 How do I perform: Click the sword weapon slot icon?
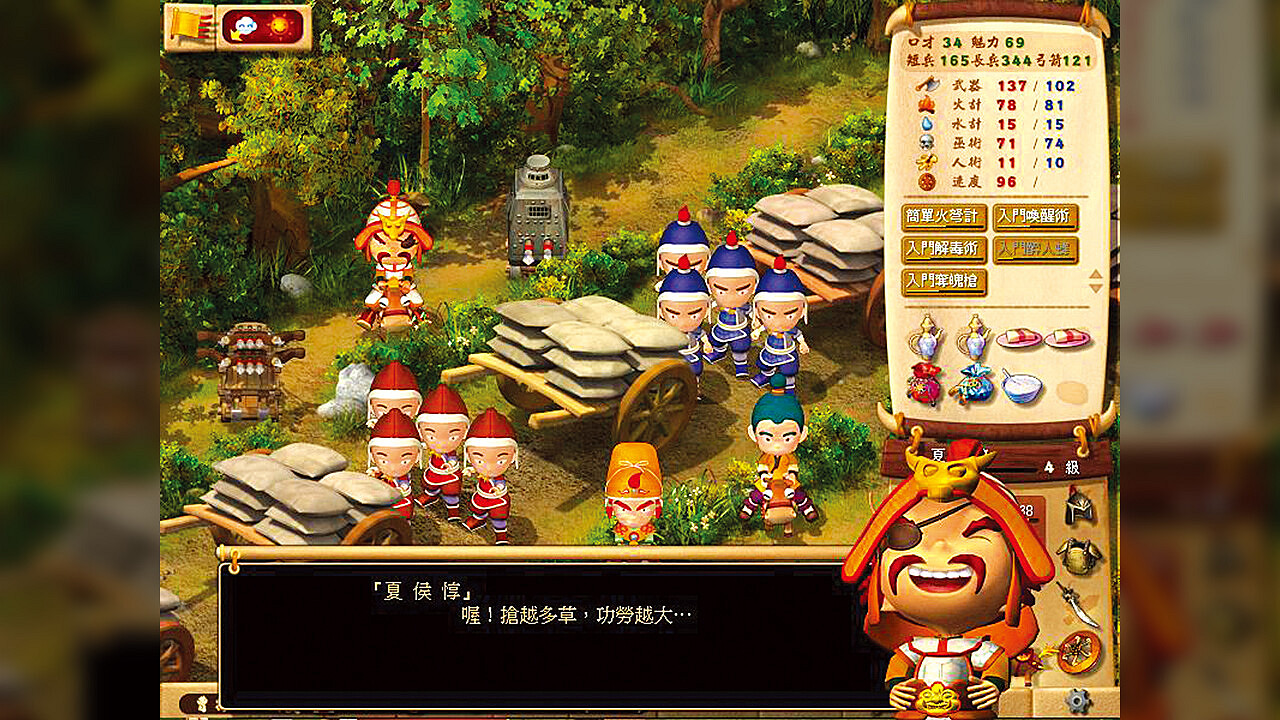1077,603
